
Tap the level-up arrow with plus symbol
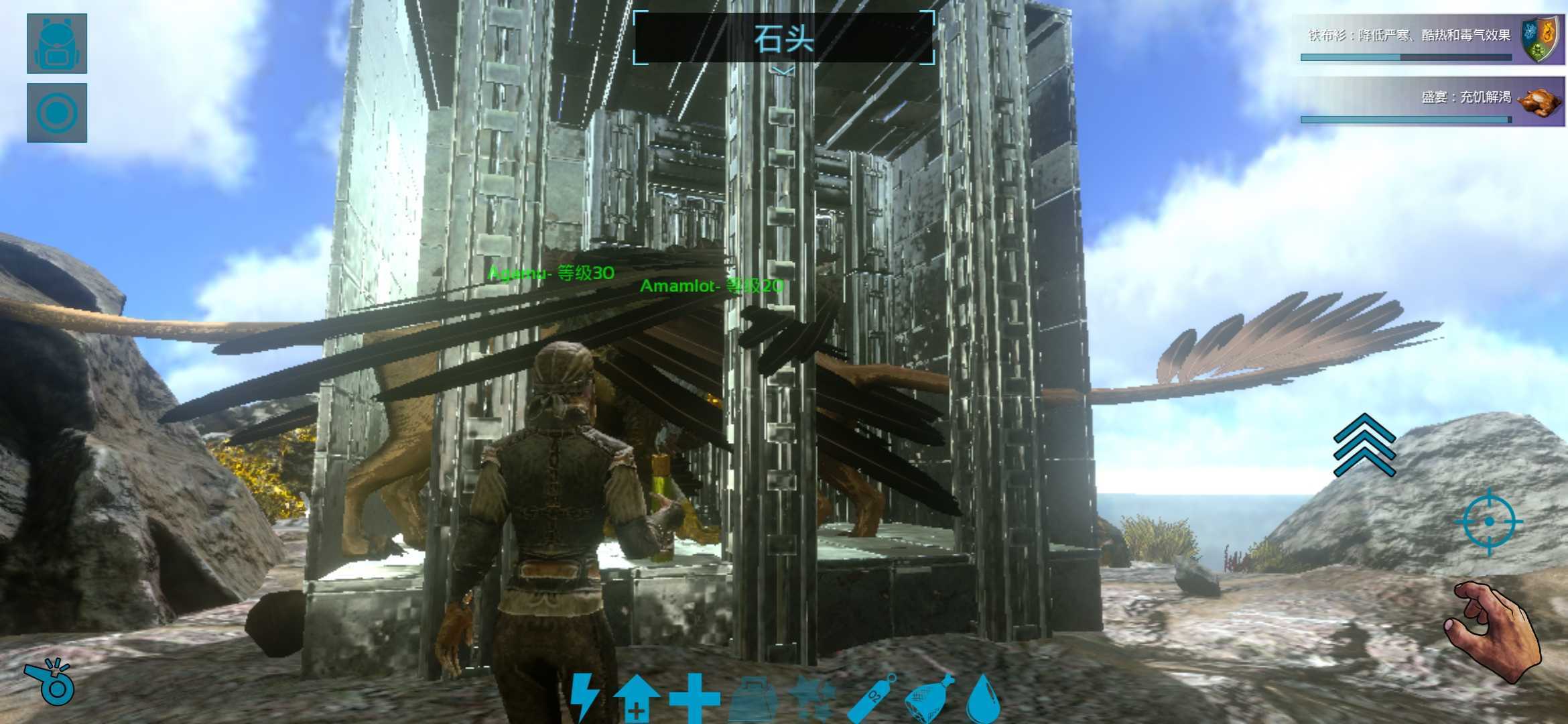coord(636,701)
